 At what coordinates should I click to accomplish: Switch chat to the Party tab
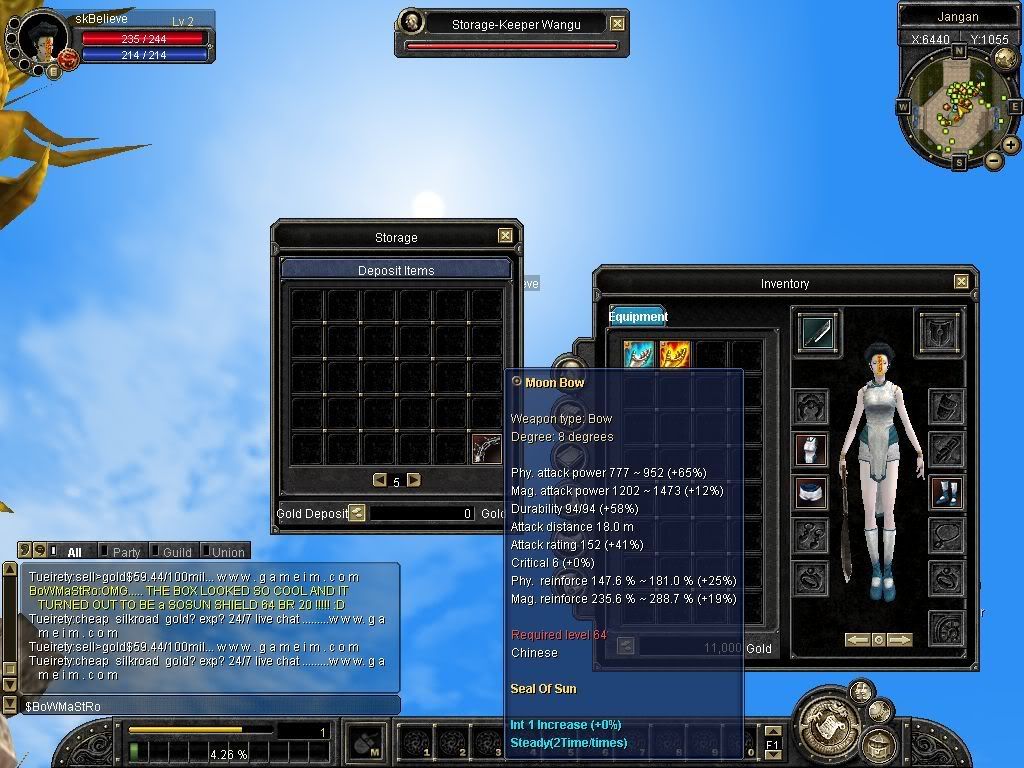click(x=126, y=551)
